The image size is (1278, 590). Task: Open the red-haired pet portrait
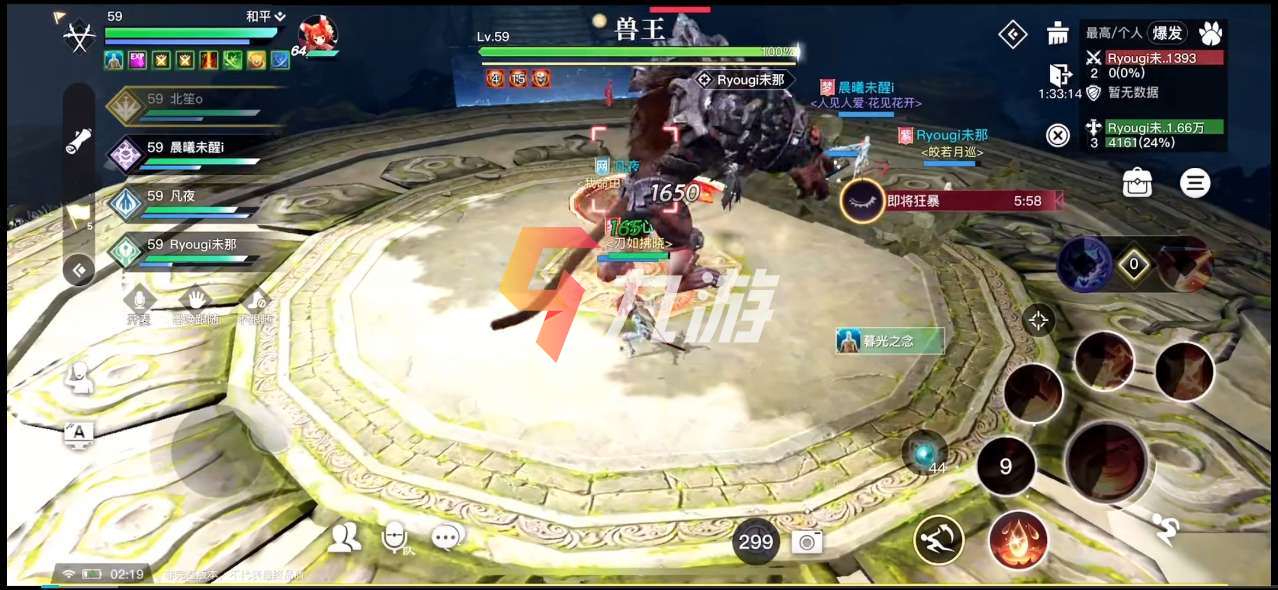click(317, 35)
